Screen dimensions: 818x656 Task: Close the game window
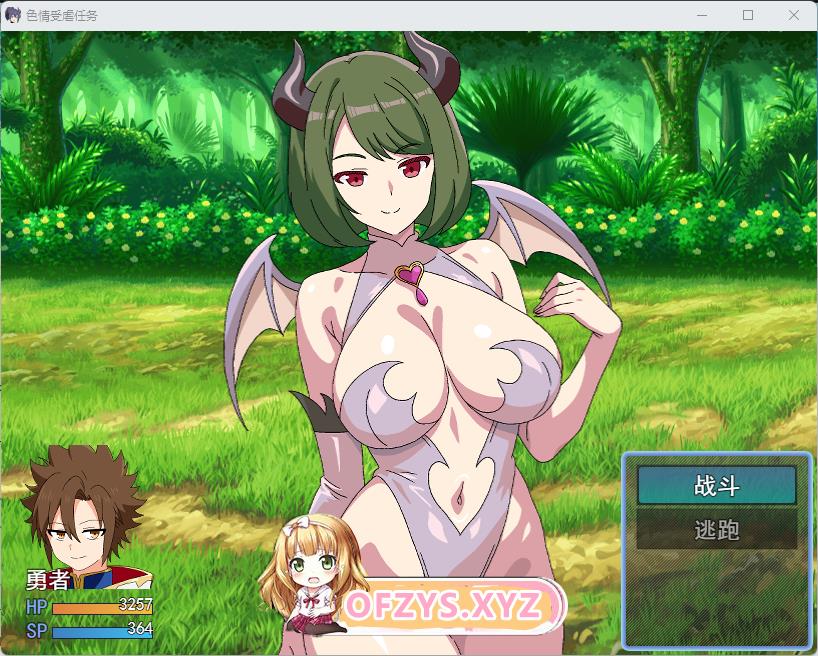(794, 15)
